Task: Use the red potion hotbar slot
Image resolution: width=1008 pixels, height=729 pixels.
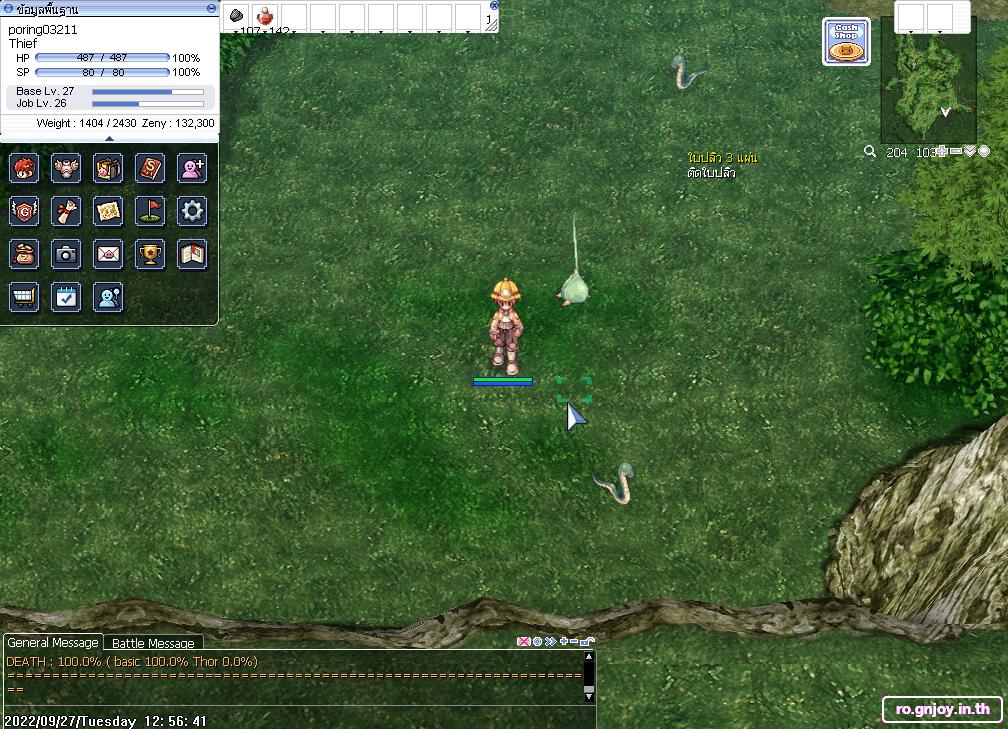Action: [x=265, y=16]
